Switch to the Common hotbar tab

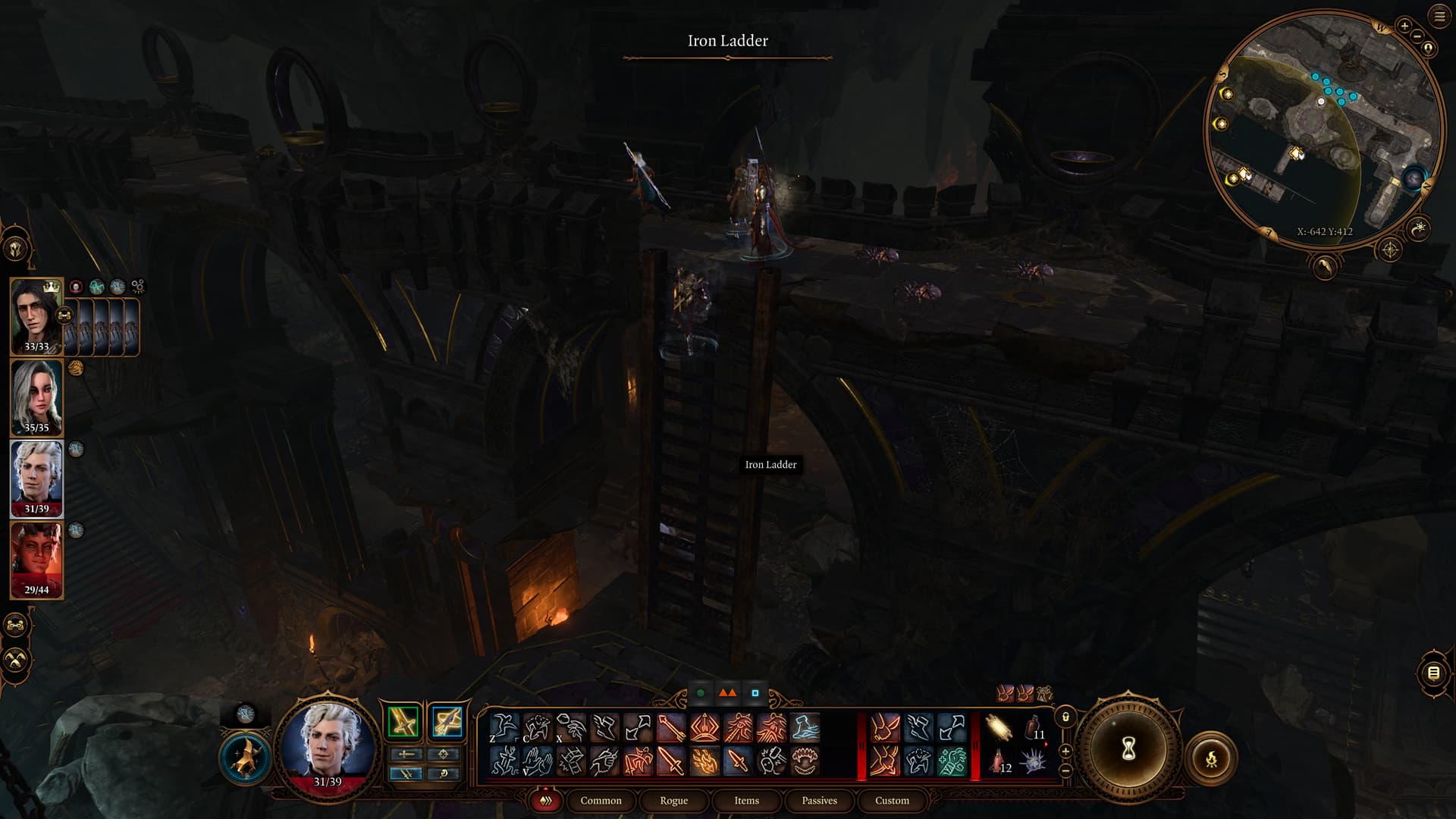[601, 801]
